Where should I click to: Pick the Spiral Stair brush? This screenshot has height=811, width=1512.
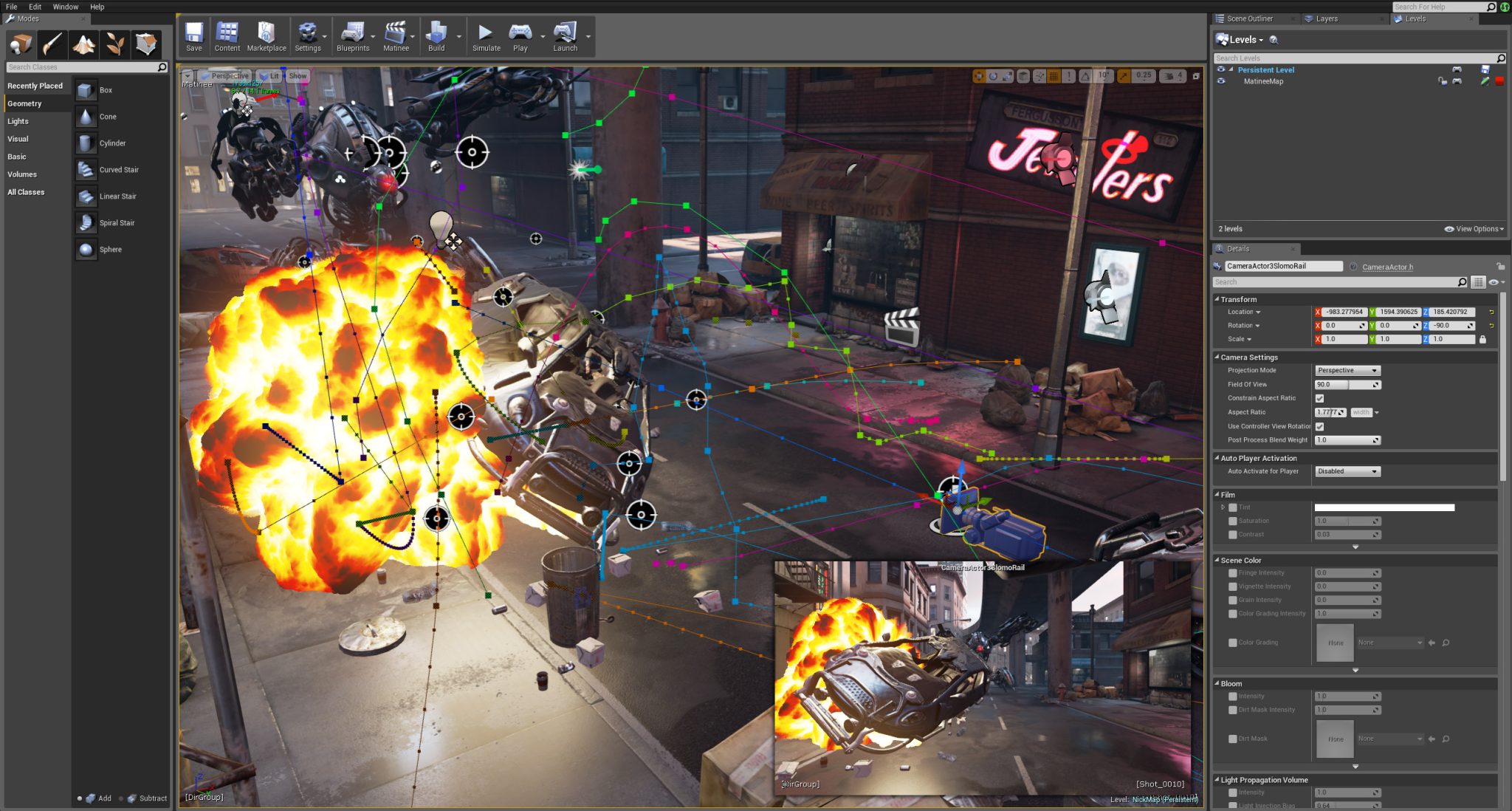tap(117, 223)
